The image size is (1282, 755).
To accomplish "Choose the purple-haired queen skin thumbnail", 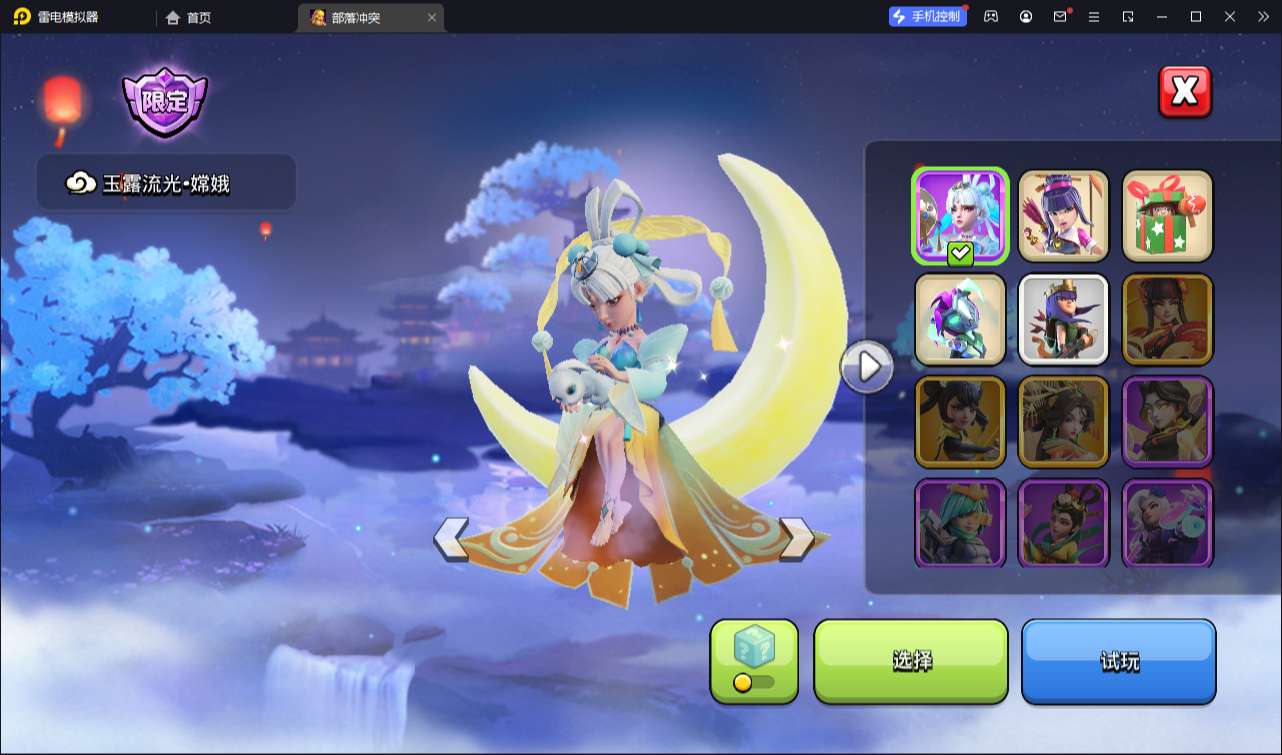I will click(1064, 215).
